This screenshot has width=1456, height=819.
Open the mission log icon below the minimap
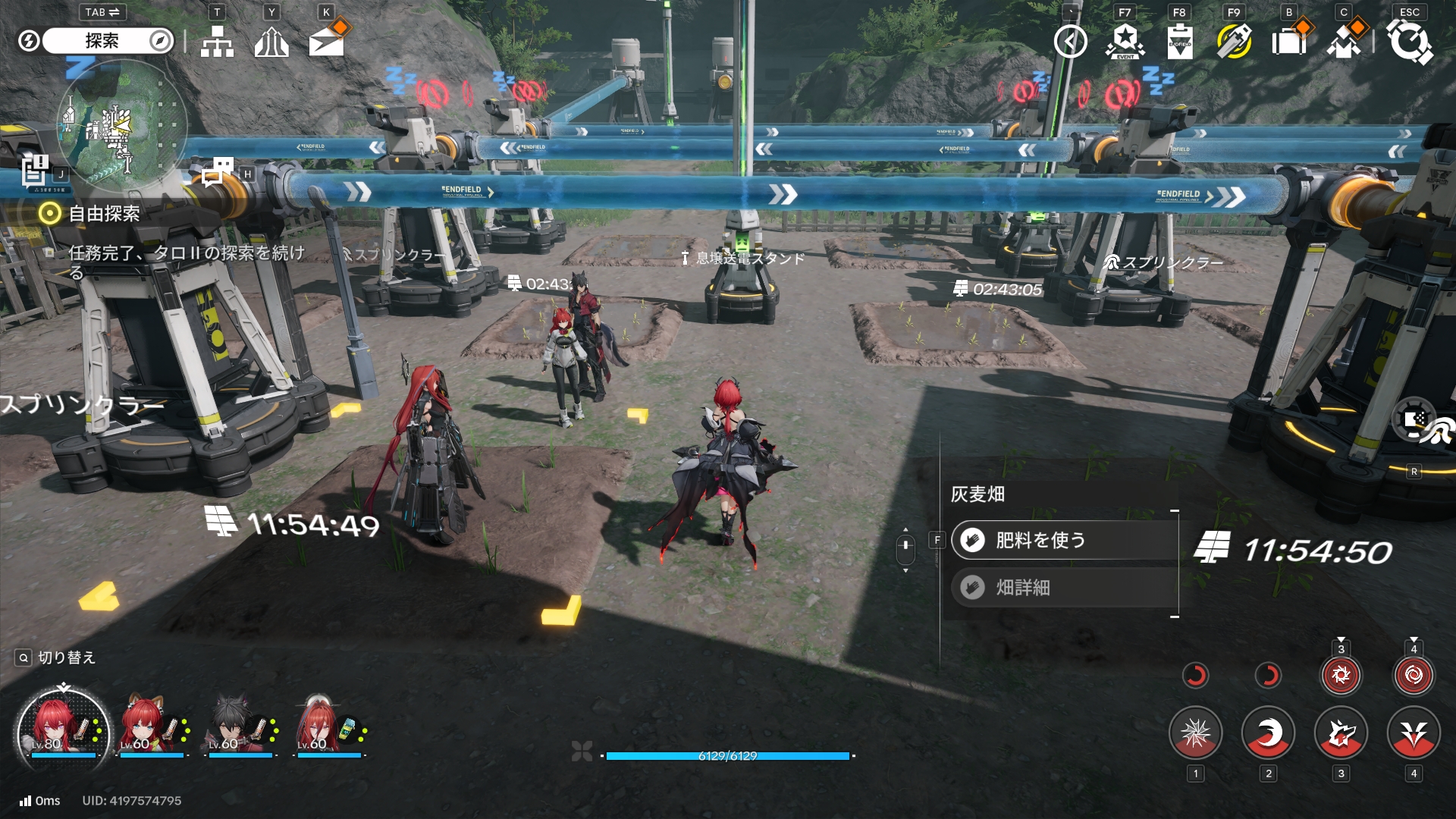[x=34, y=171]
